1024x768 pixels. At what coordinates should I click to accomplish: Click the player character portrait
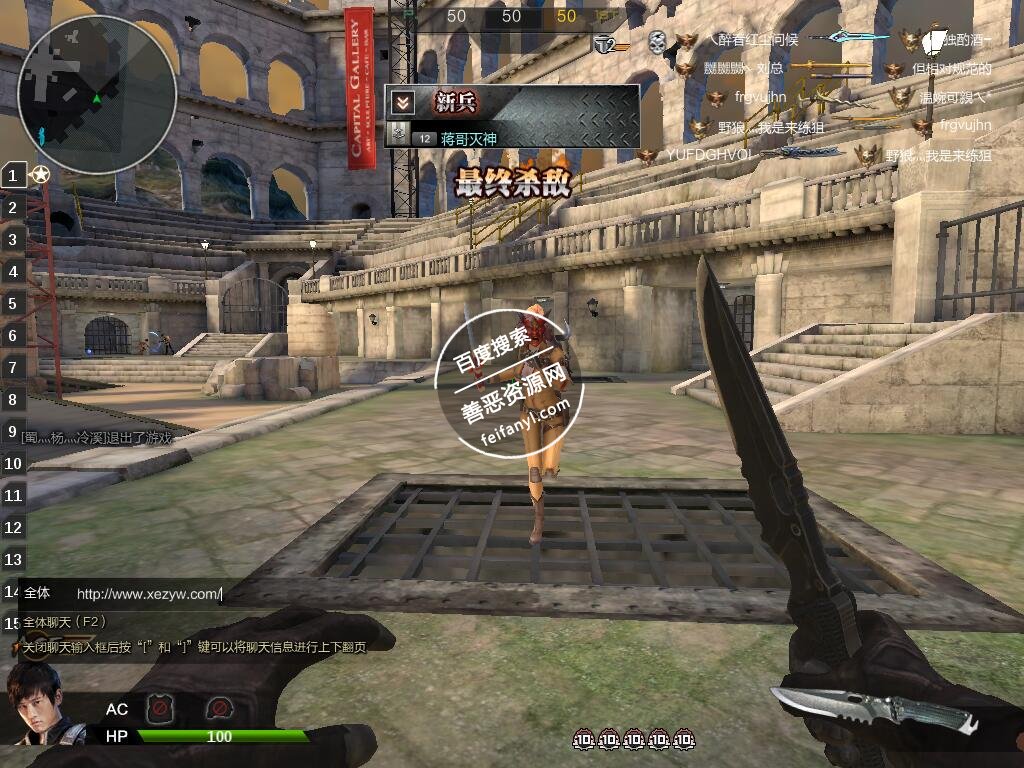pos(35,705)
